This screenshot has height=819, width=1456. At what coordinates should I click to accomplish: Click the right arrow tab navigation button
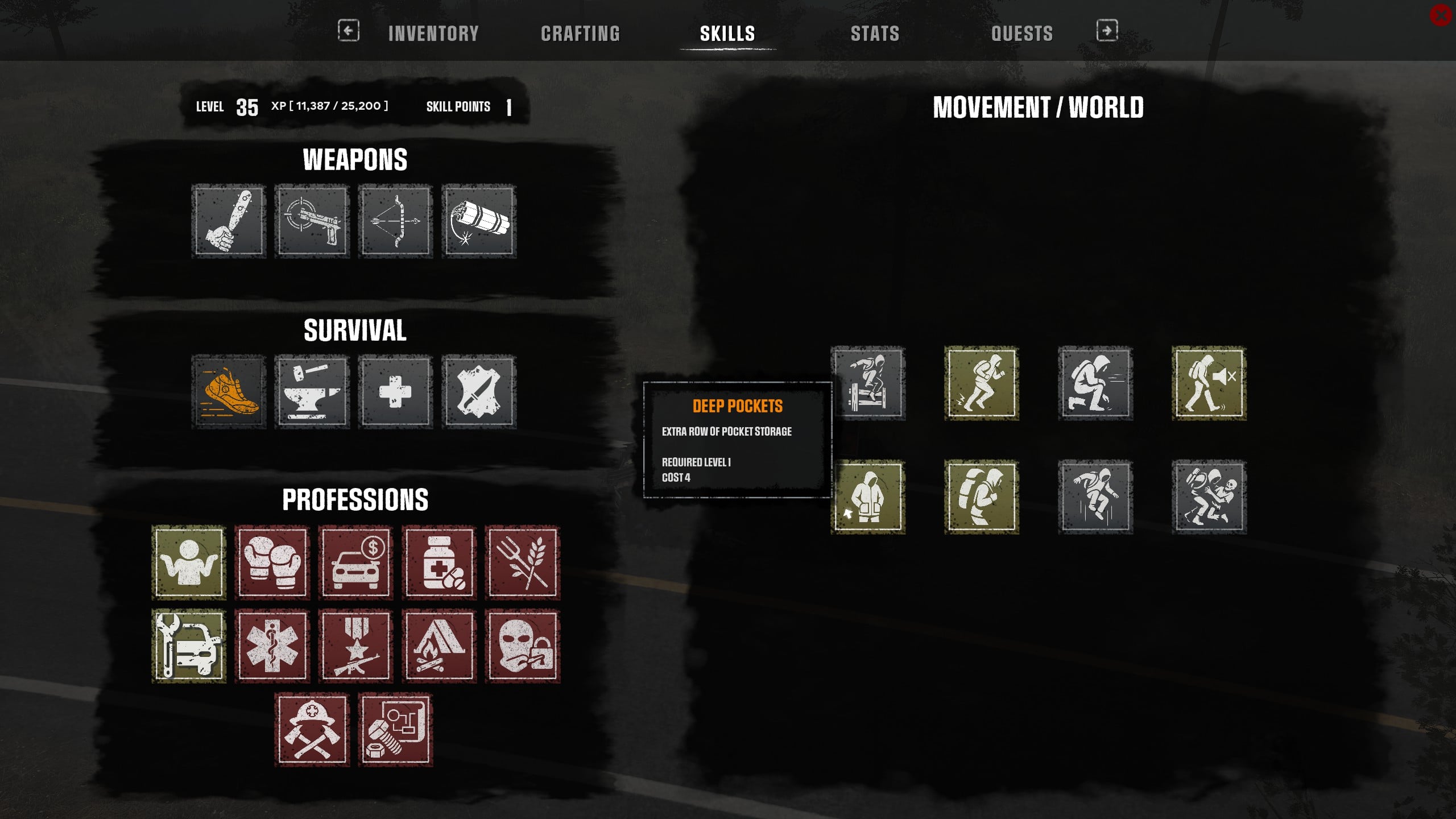(x=1107, y=31)
